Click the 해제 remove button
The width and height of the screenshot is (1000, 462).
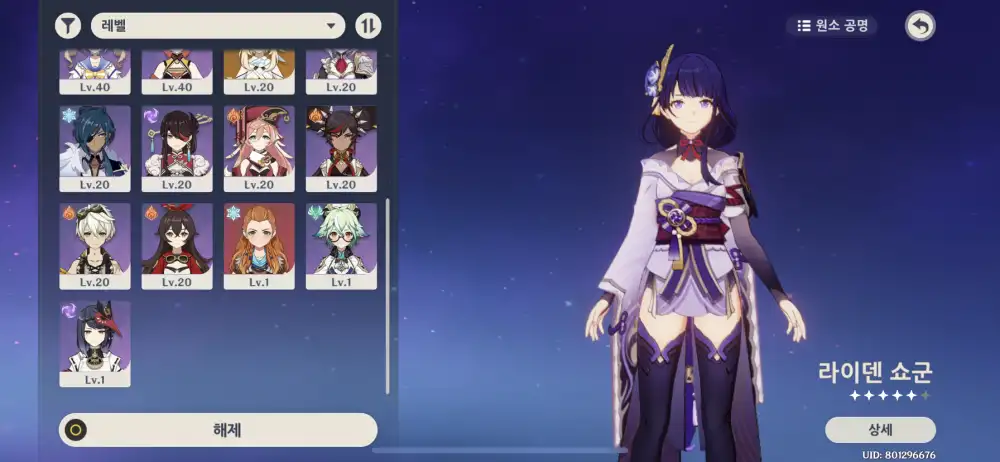click(x=218, y=430)
